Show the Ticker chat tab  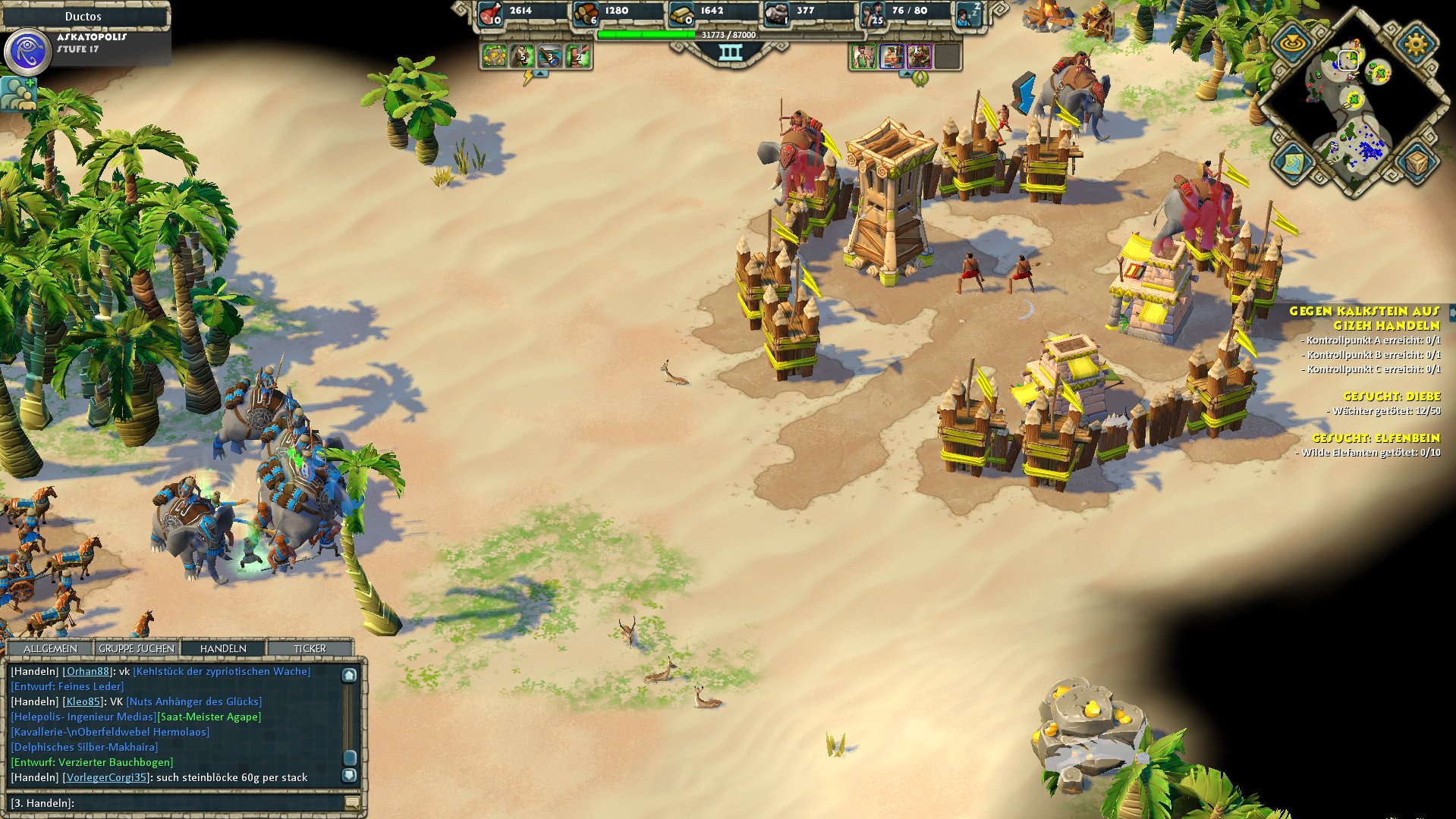click(x=310, y=648)
